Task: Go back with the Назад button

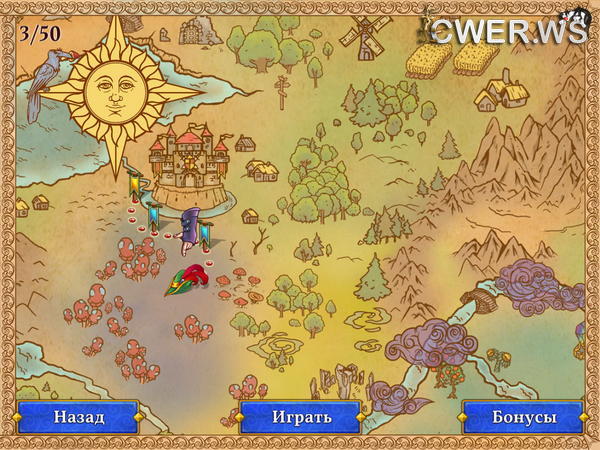Action: pos(78,416)
